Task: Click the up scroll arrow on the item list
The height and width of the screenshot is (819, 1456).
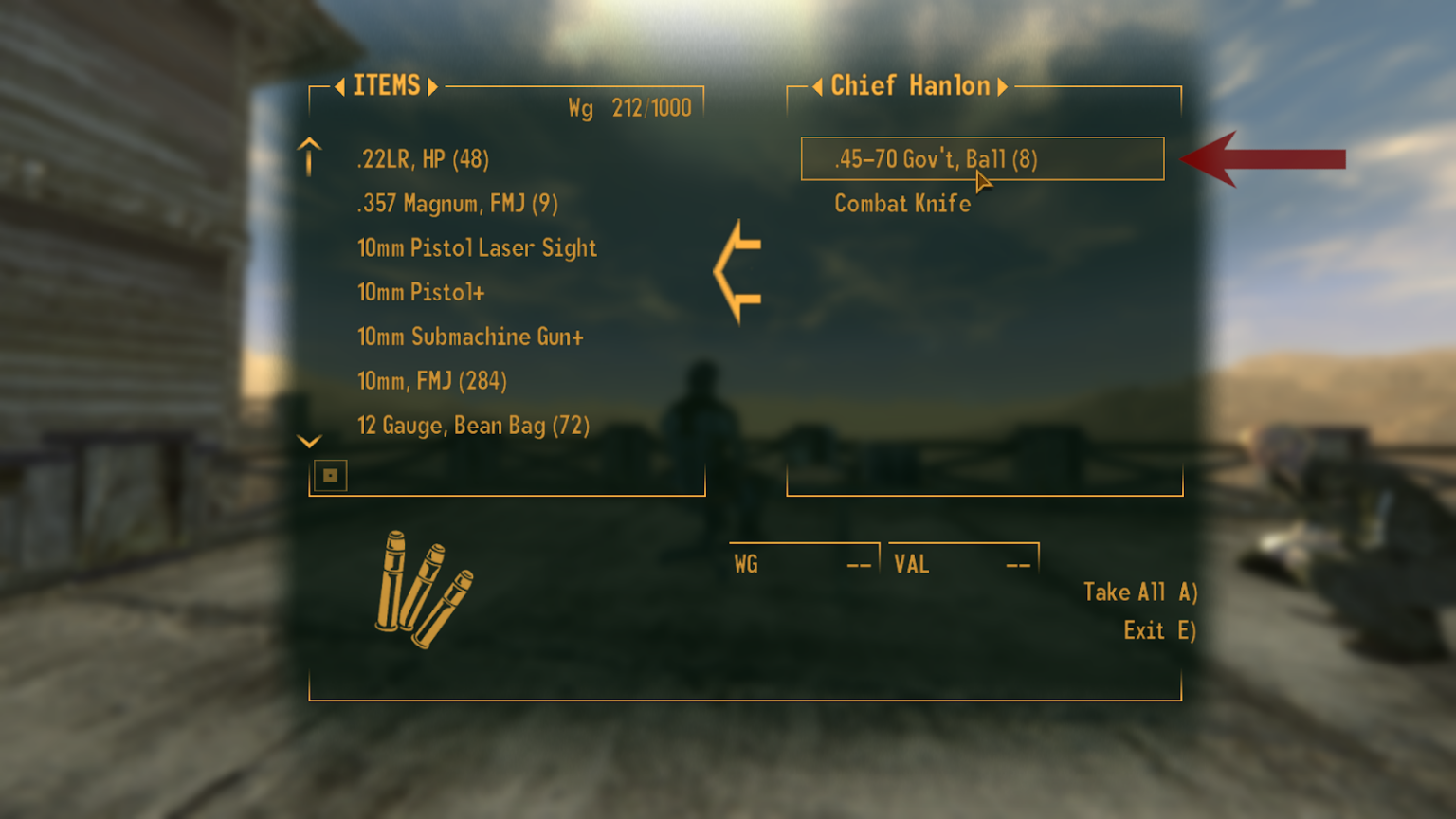Action: coord(307,155)
